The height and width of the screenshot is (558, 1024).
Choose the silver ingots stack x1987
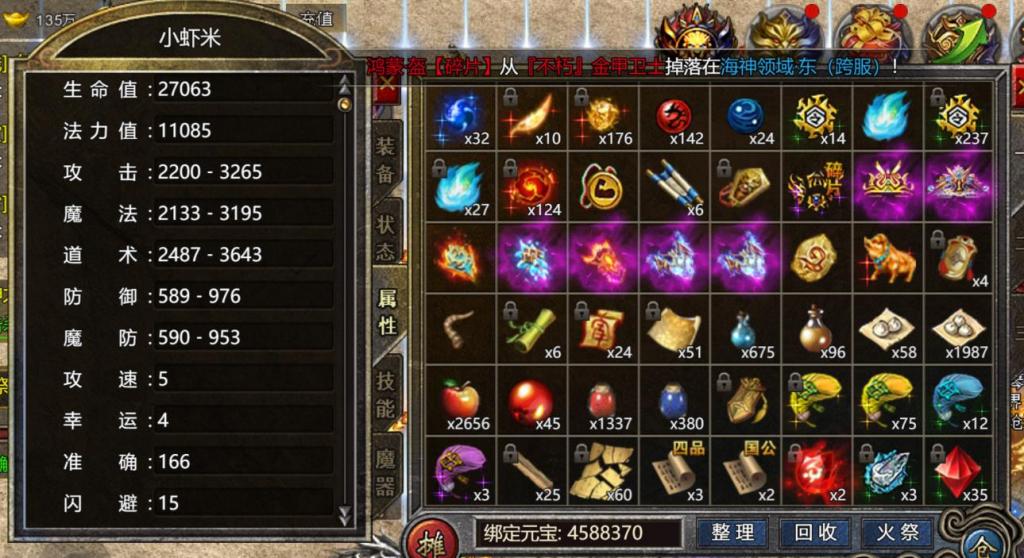click(x=957, y=328)
